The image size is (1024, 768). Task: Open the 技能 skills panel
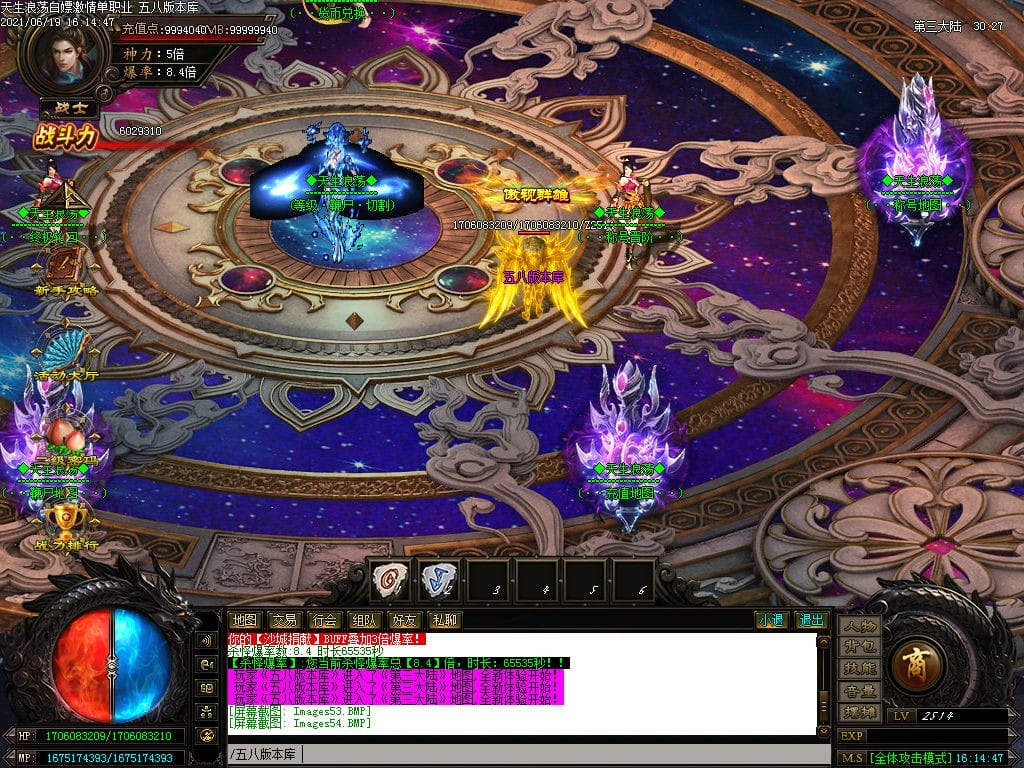(x=860, y=669)
